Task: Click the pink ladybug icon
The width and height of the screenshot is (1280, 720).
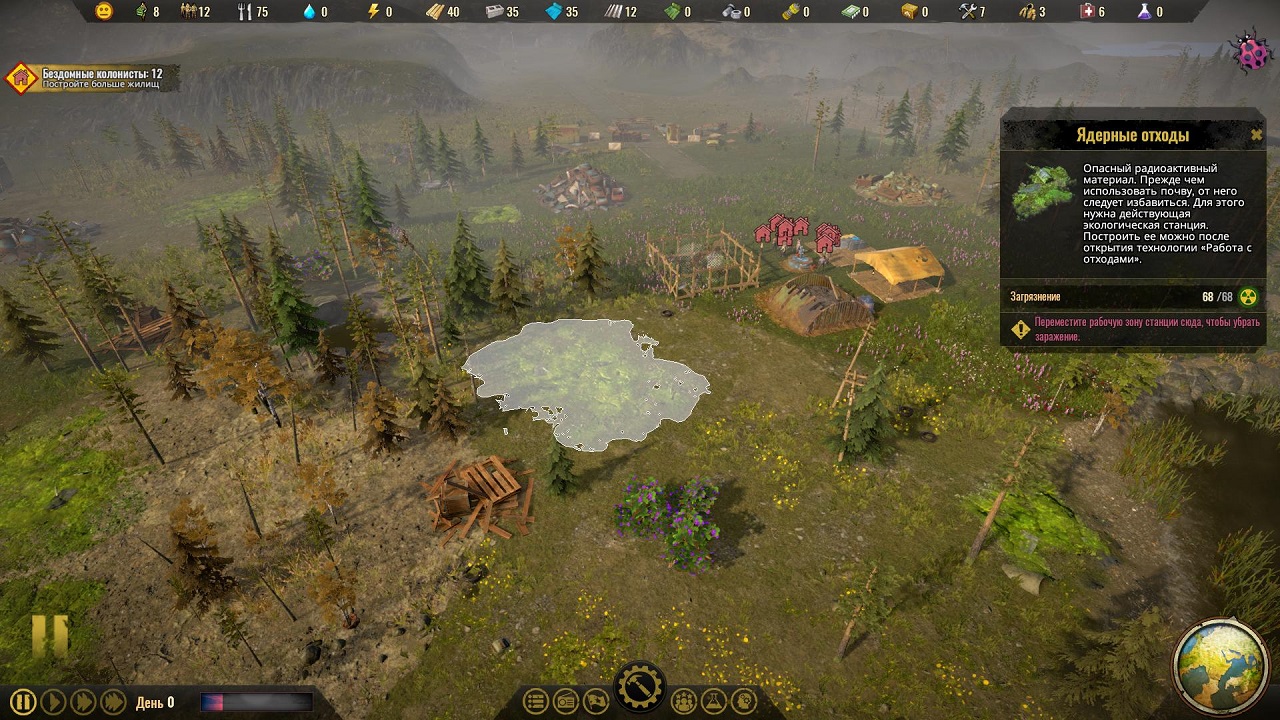Action: pos(1251,54)
